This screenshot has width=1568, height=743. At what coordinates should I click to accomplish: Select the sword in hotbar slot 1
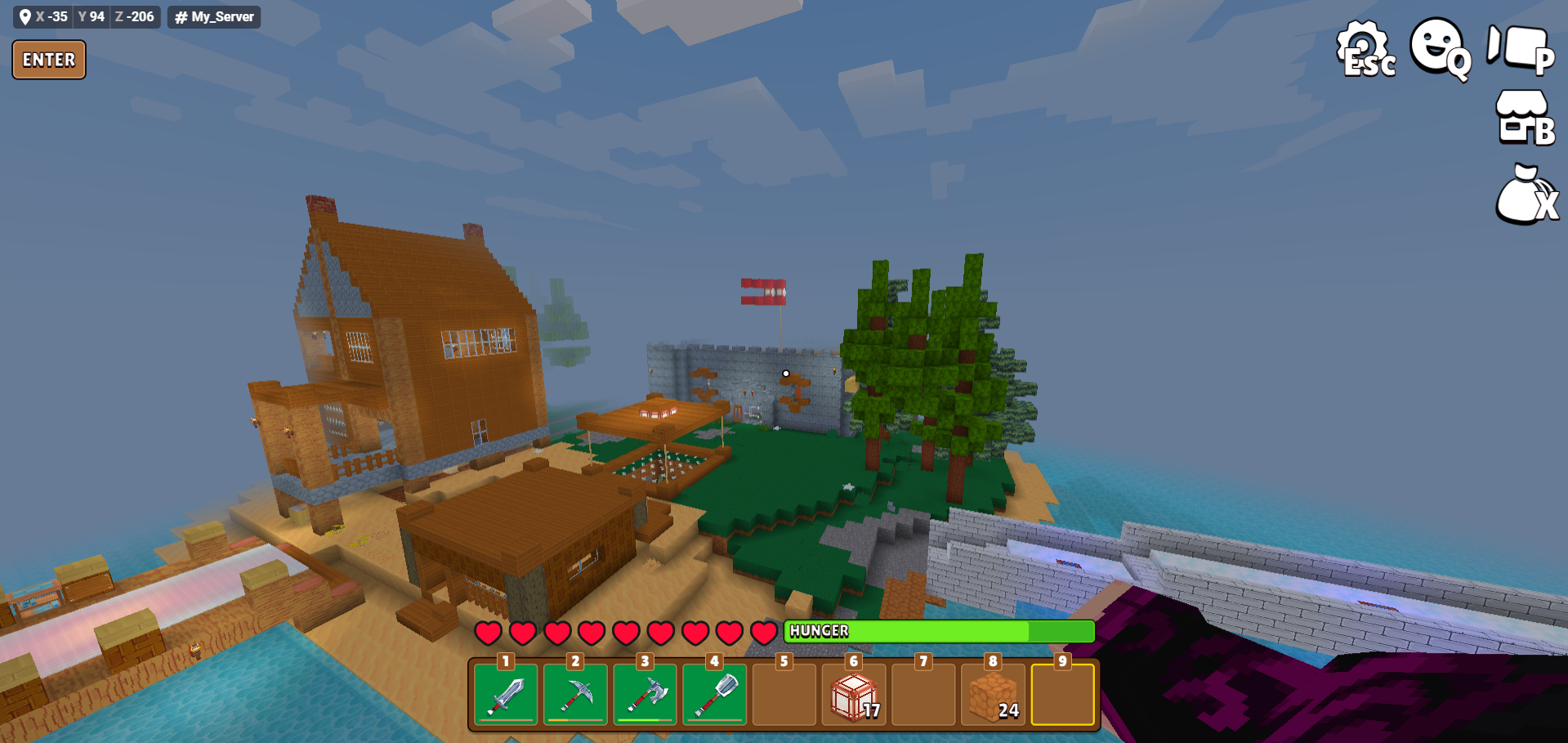506,695
